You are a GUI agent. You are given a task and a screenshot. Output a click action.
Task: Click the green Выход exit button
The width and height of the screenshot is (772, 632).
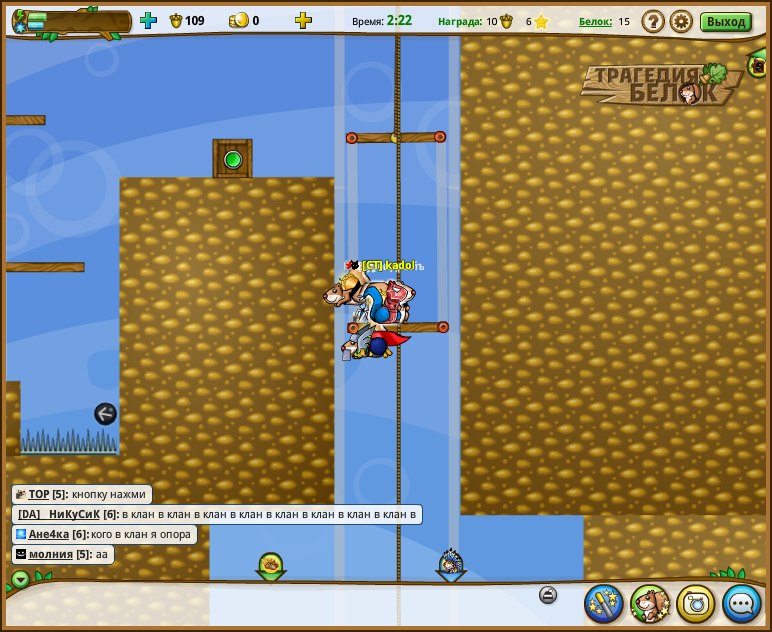725,21
